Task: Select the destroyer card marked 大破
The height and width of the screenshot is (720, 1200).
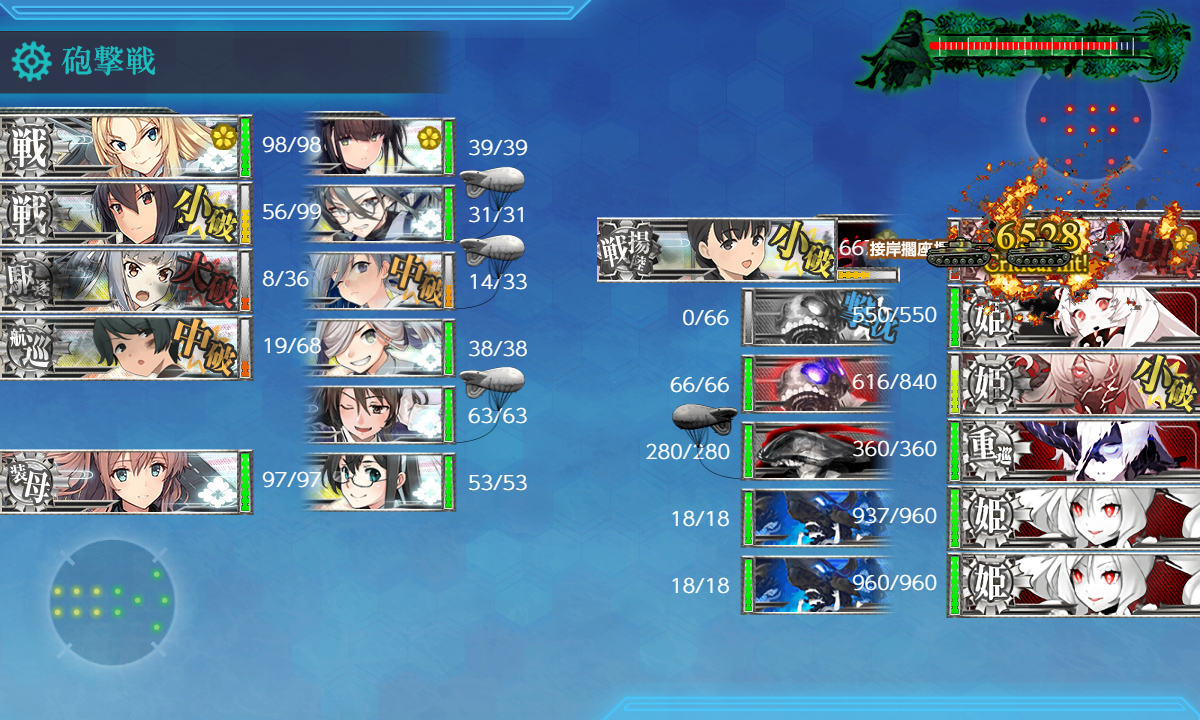Action: coord(125,281)
